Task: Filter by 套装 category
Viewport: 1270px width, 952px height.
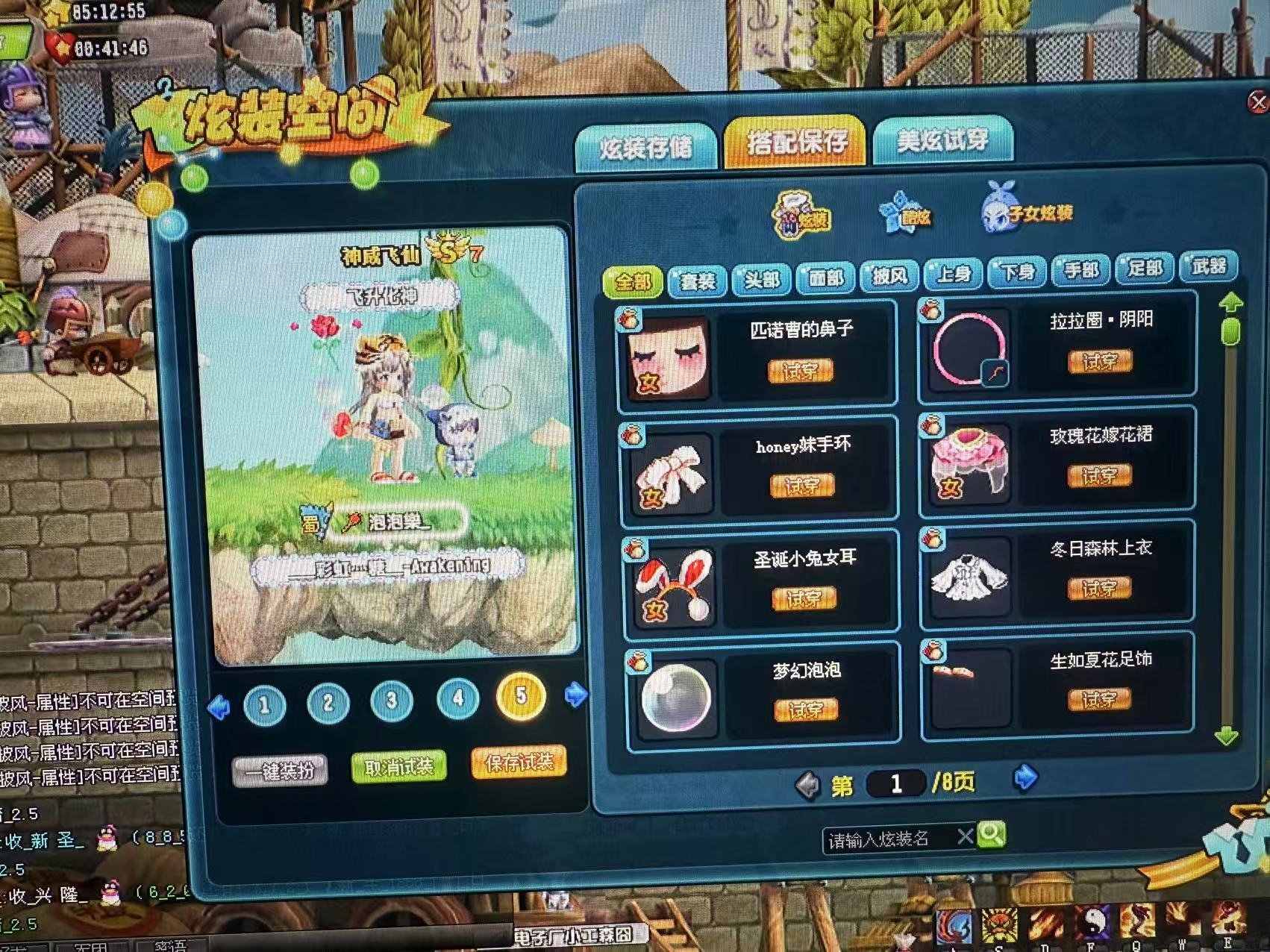Action: coord(698,281)
